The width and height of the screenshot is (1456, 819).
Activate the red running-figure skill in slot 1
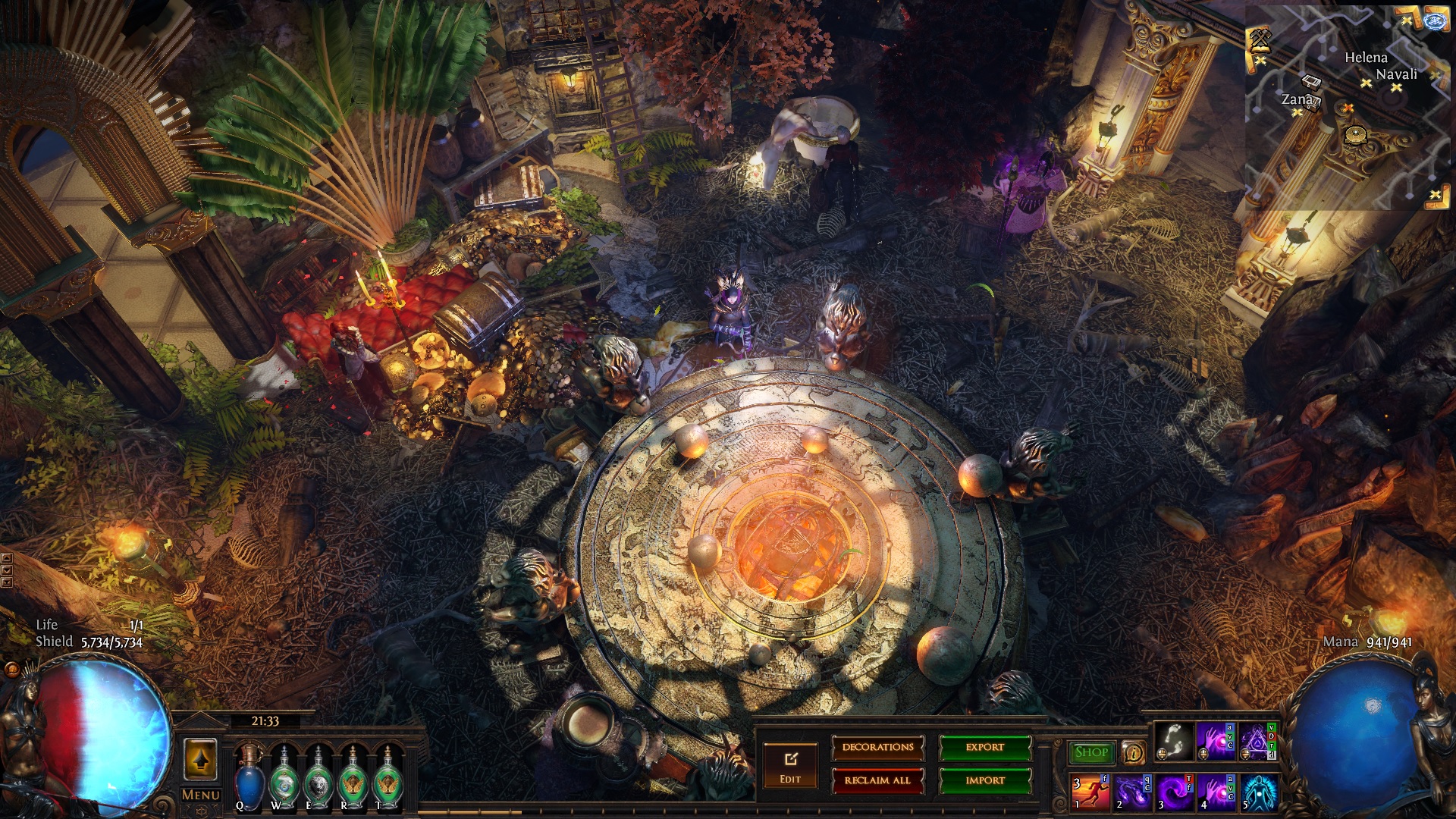tap(1090, 792)
